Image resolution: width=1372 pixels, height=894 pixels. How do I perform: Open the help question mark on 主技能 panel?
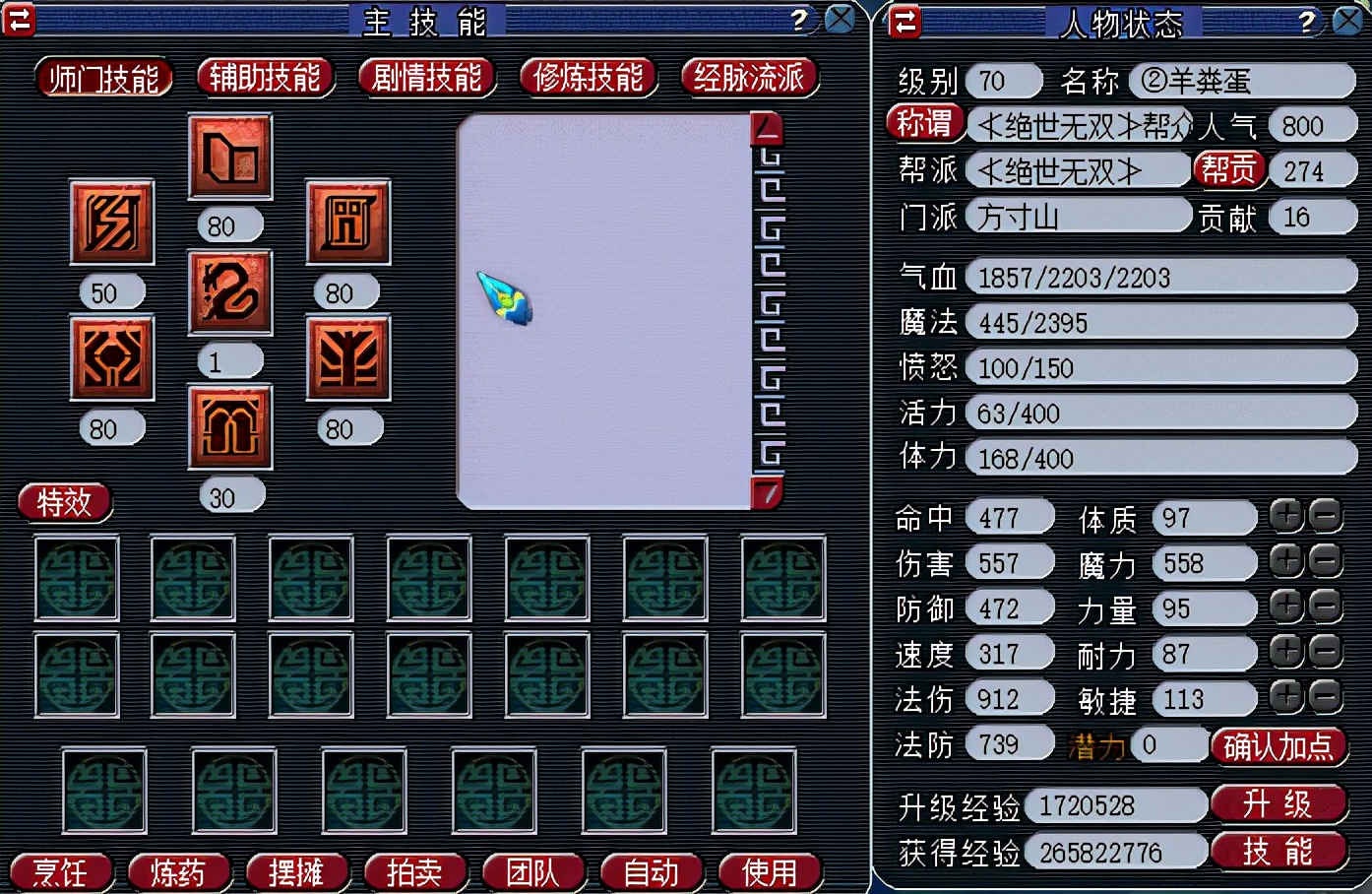[799, 18]
